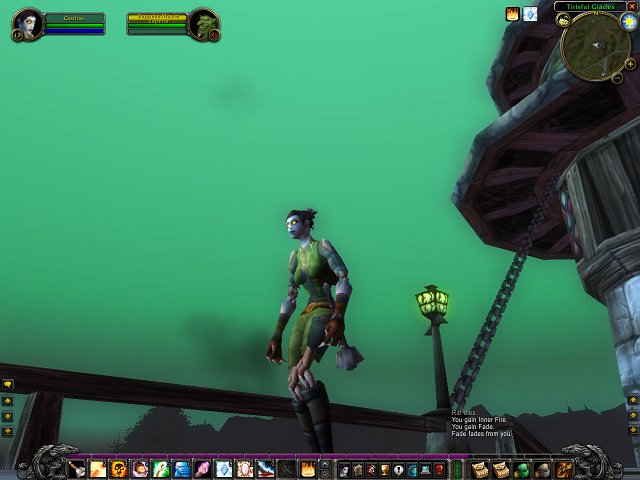
Task: Click the Inner Fire buff icon
Action: 513,14
